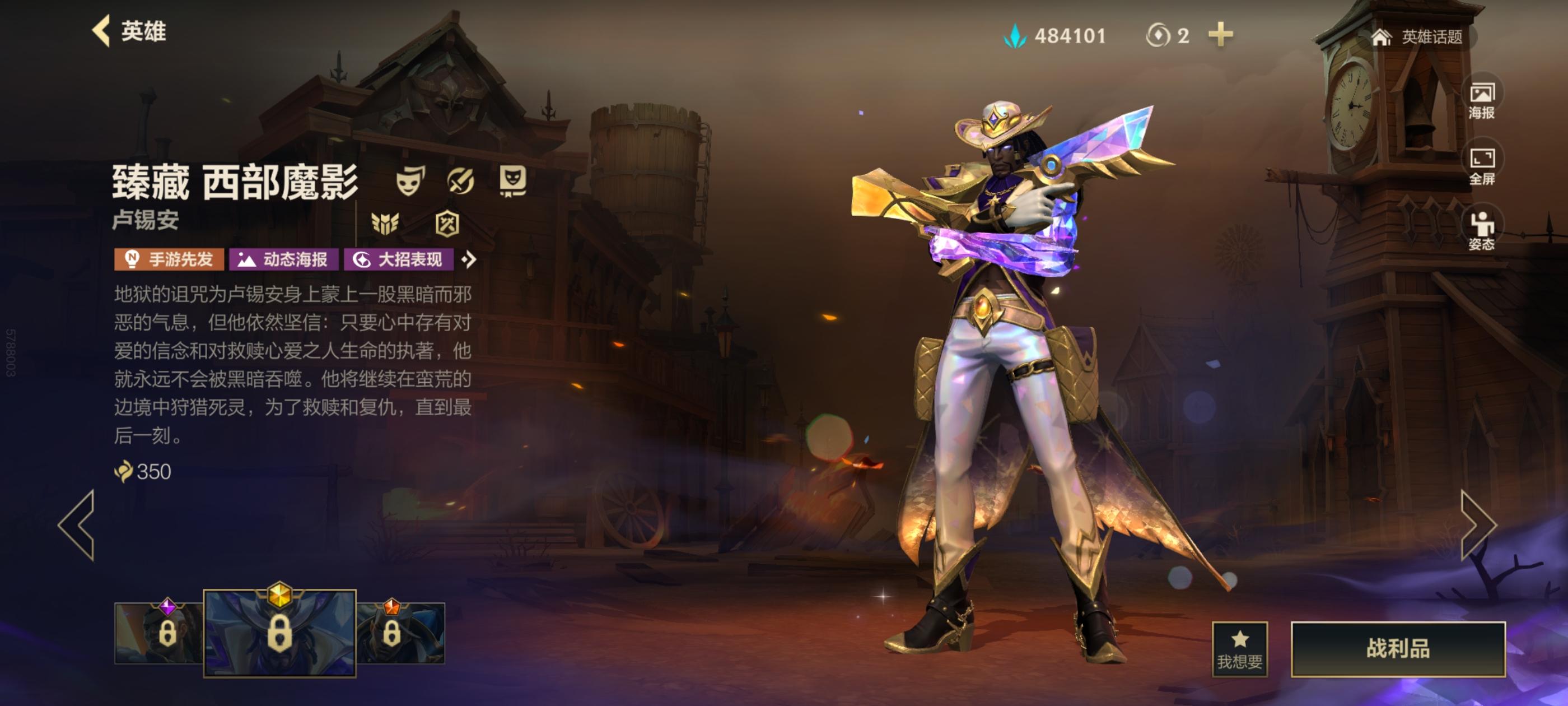Add skin to wishlist with 我想要
Screen dimensions: 1568x706
click(1239, 649)
